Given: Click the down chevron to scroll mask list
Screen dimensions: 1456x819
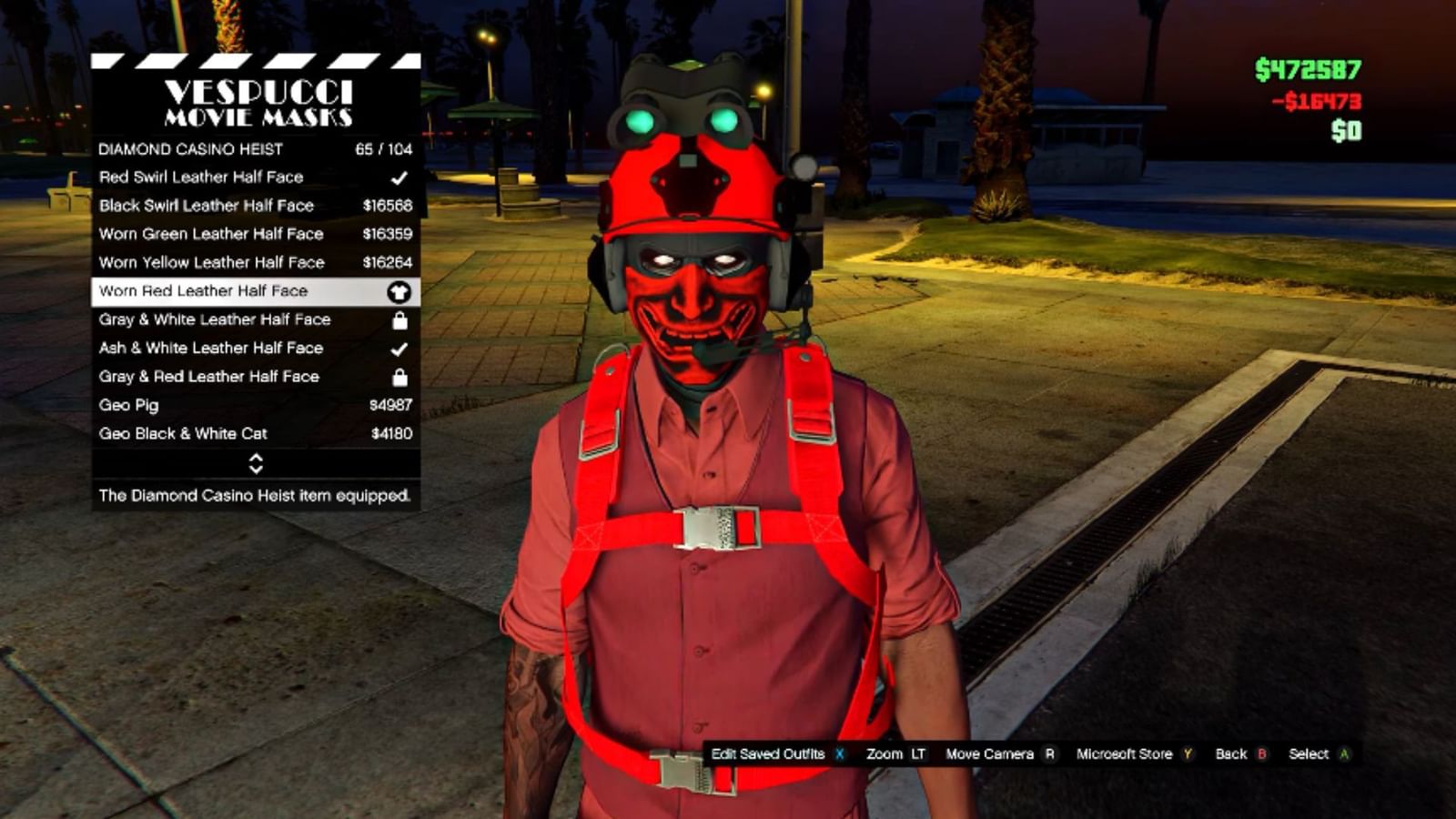Looking at the screenshot, I should [x=255, y=469].
